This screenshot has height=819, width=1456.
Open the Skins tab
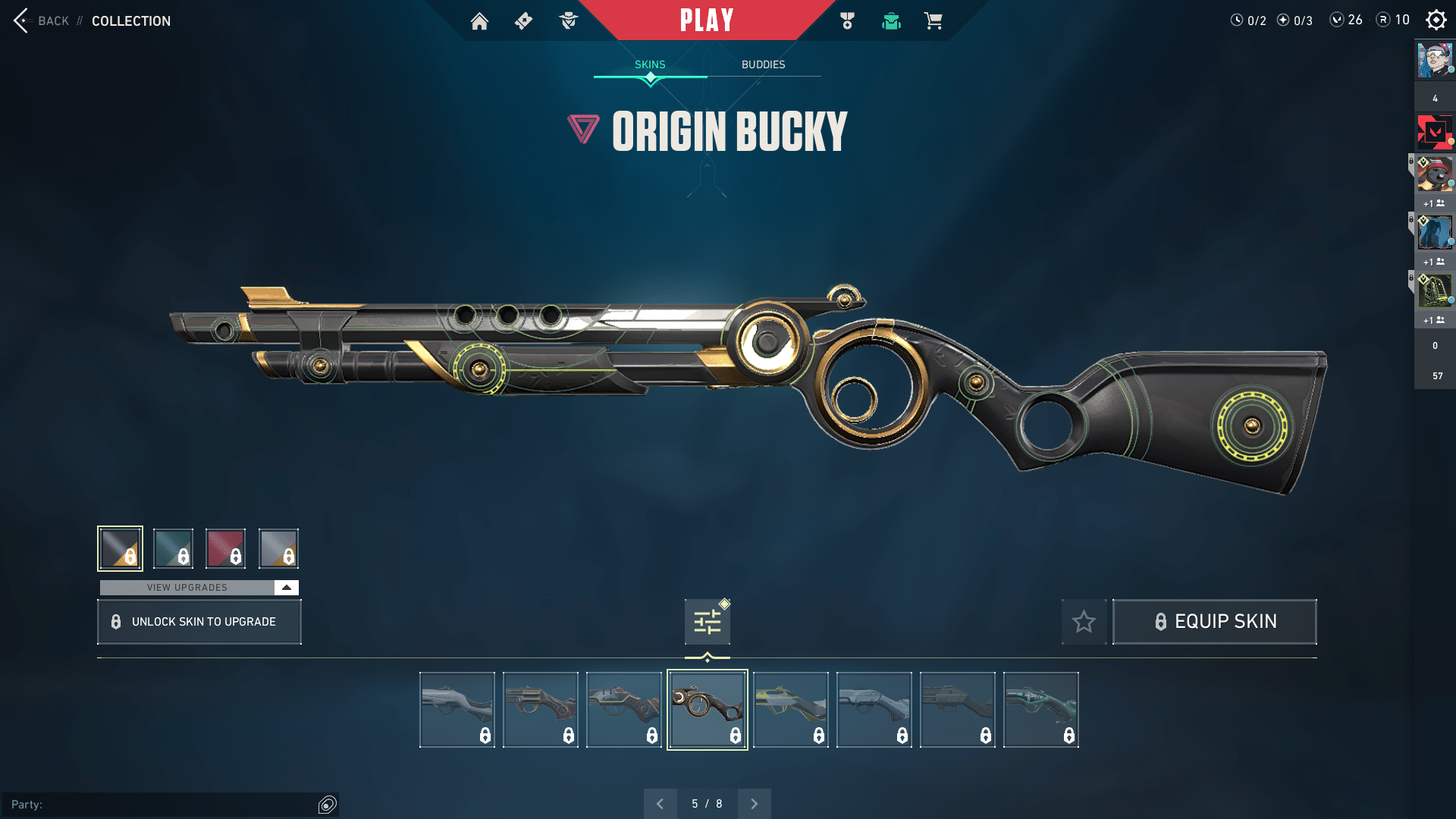(x=649, y=64)
